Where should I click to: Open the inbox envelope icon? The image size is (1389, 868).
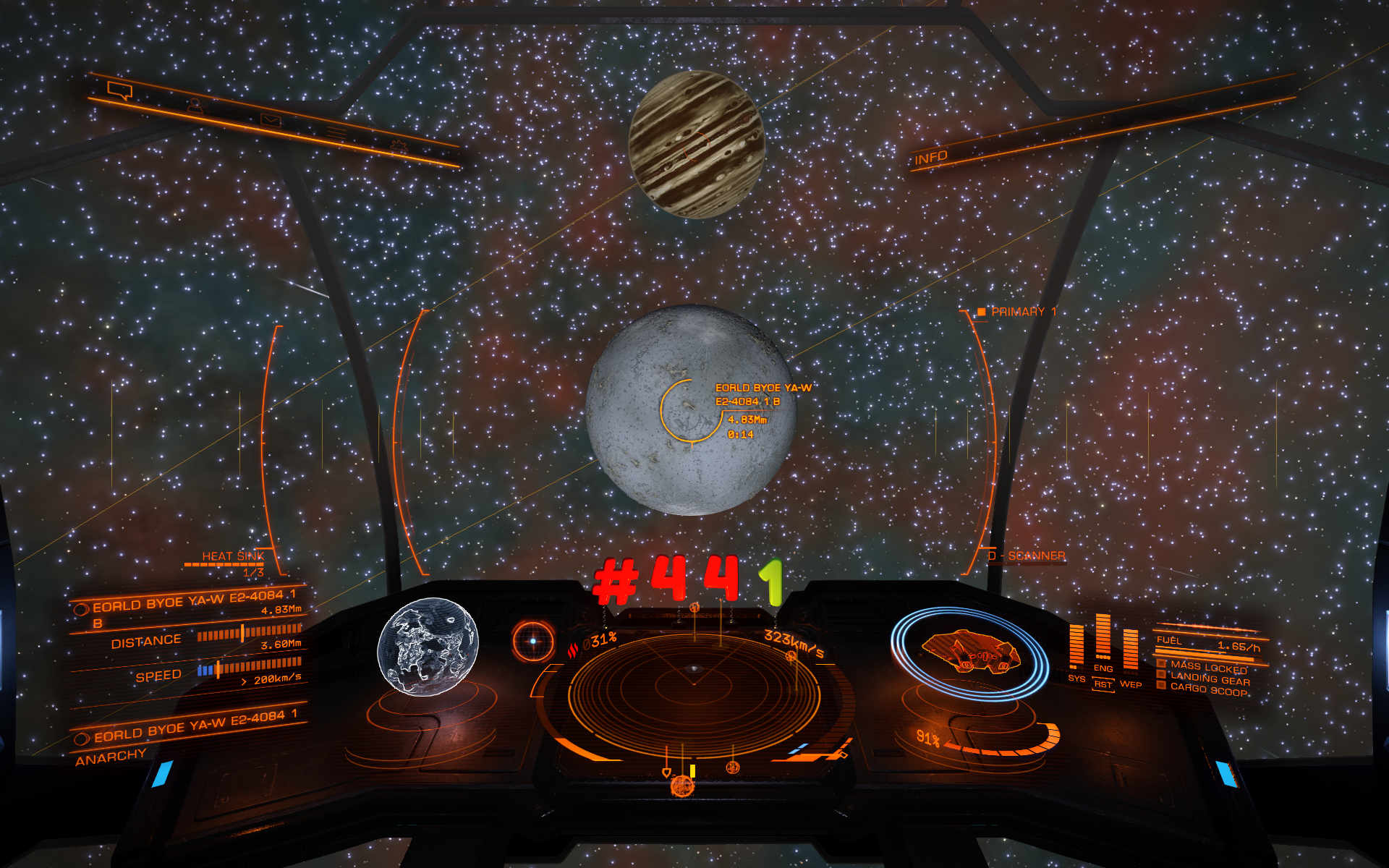coord(271,120)
